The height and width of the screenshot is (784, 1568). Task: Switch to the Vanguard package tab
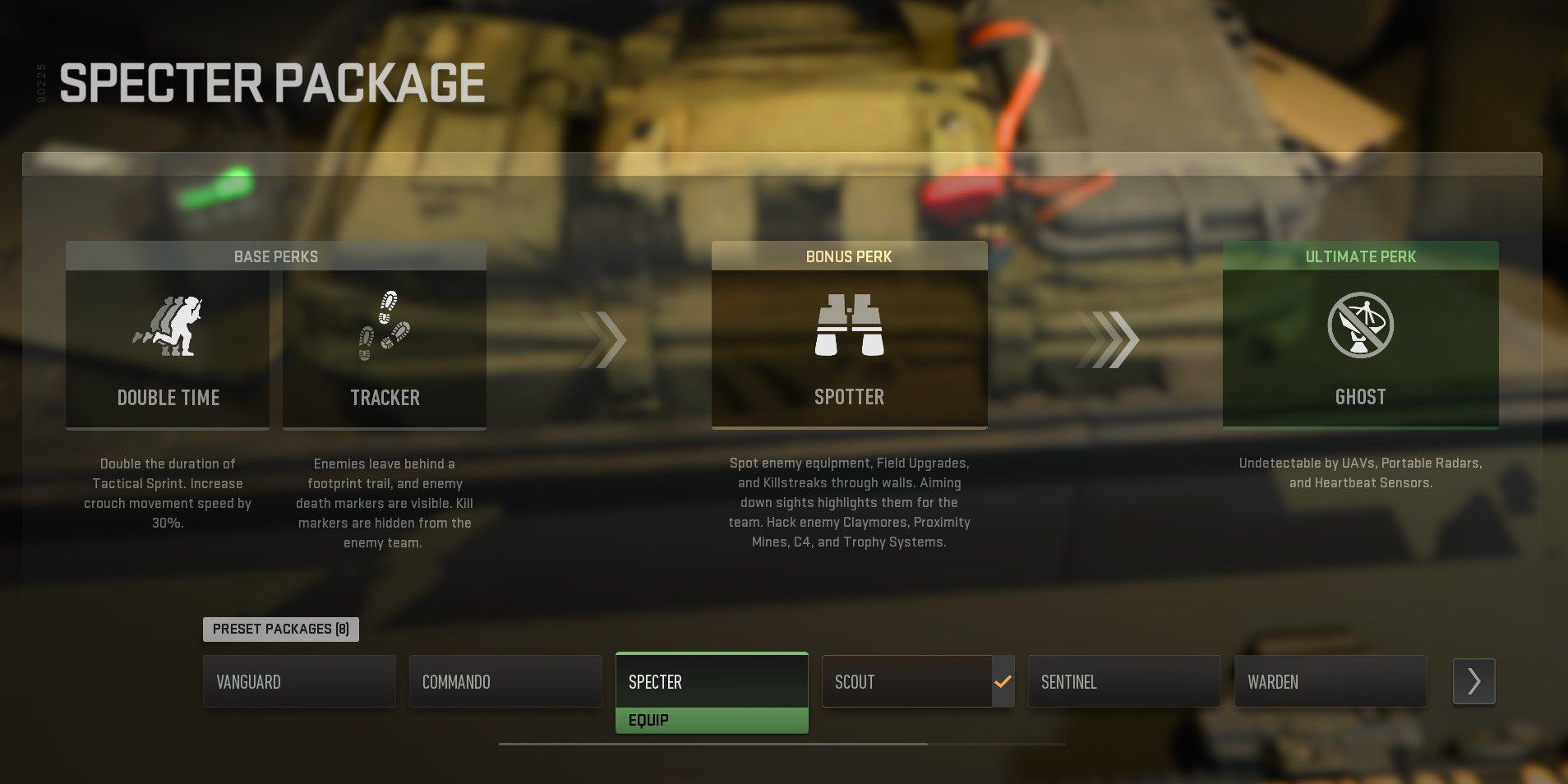pos(298,681)
